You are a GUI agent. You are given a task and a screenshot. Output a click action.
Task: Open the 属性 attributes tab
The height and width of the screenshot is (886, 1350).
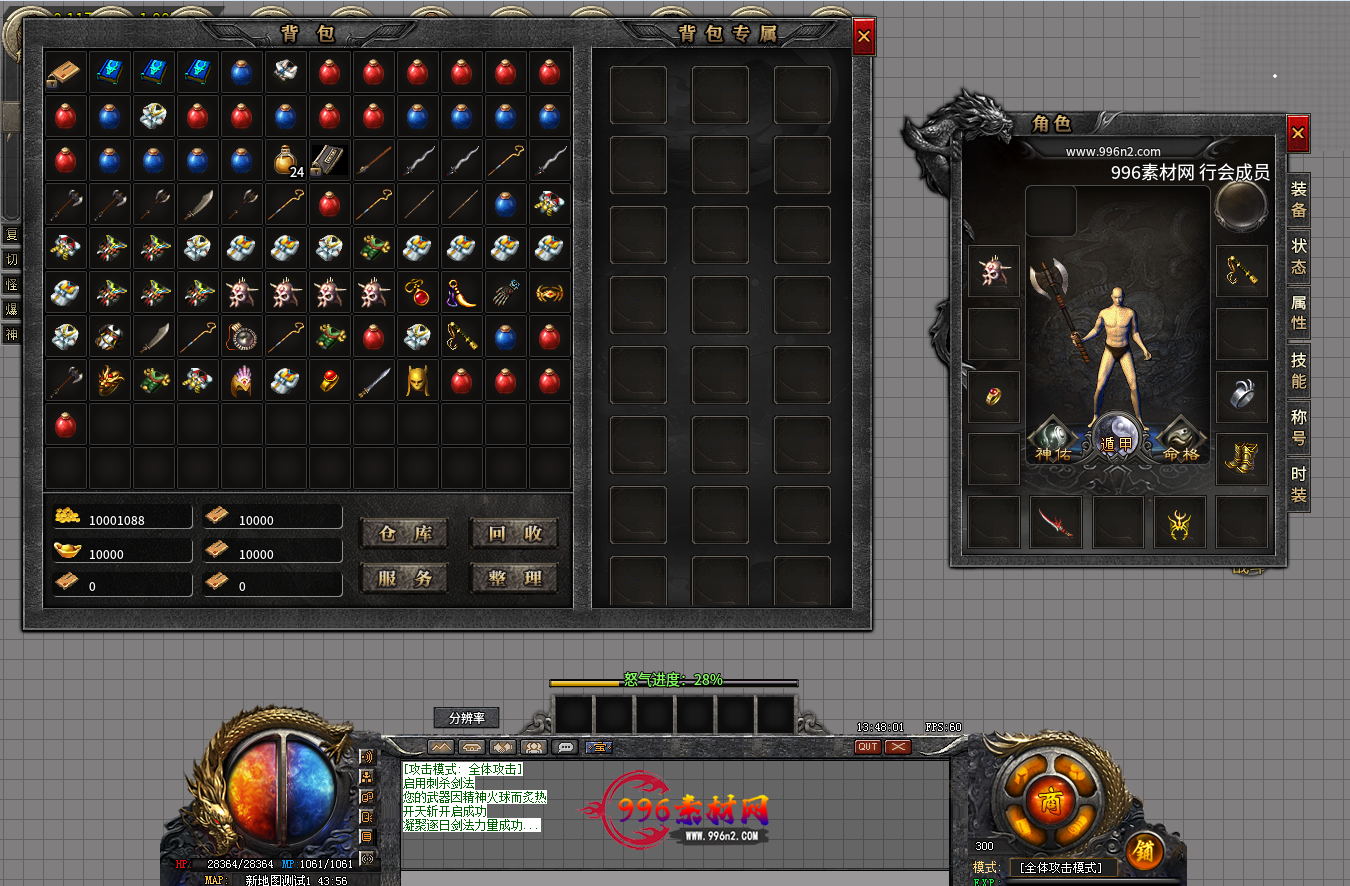click(x=1298, y=313)
